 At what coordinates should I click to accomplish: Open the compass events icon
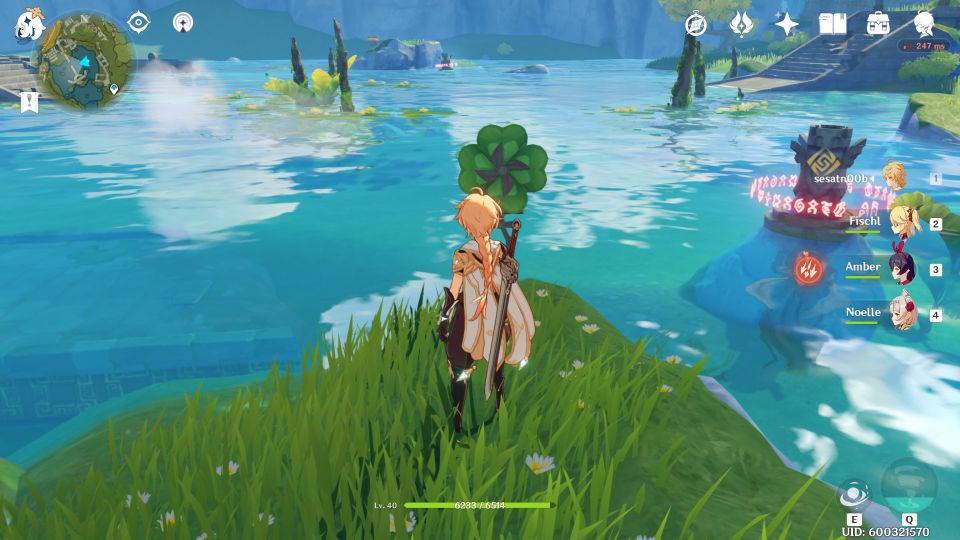[x=696, y=24]
